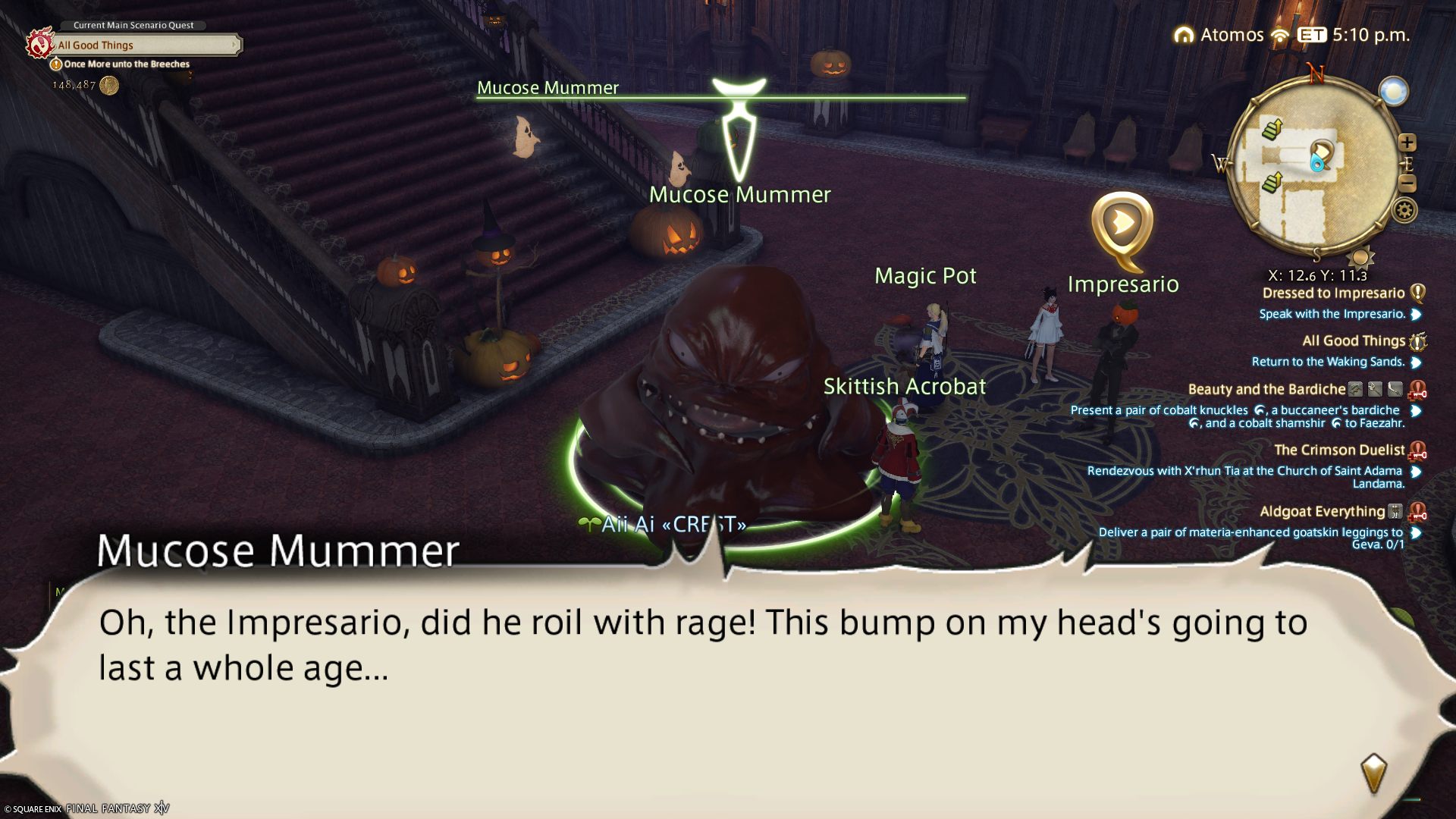Select the Aldgoat Everything quest entry
Viewport: 1456px width, 819px height.
click(1322, 512)
